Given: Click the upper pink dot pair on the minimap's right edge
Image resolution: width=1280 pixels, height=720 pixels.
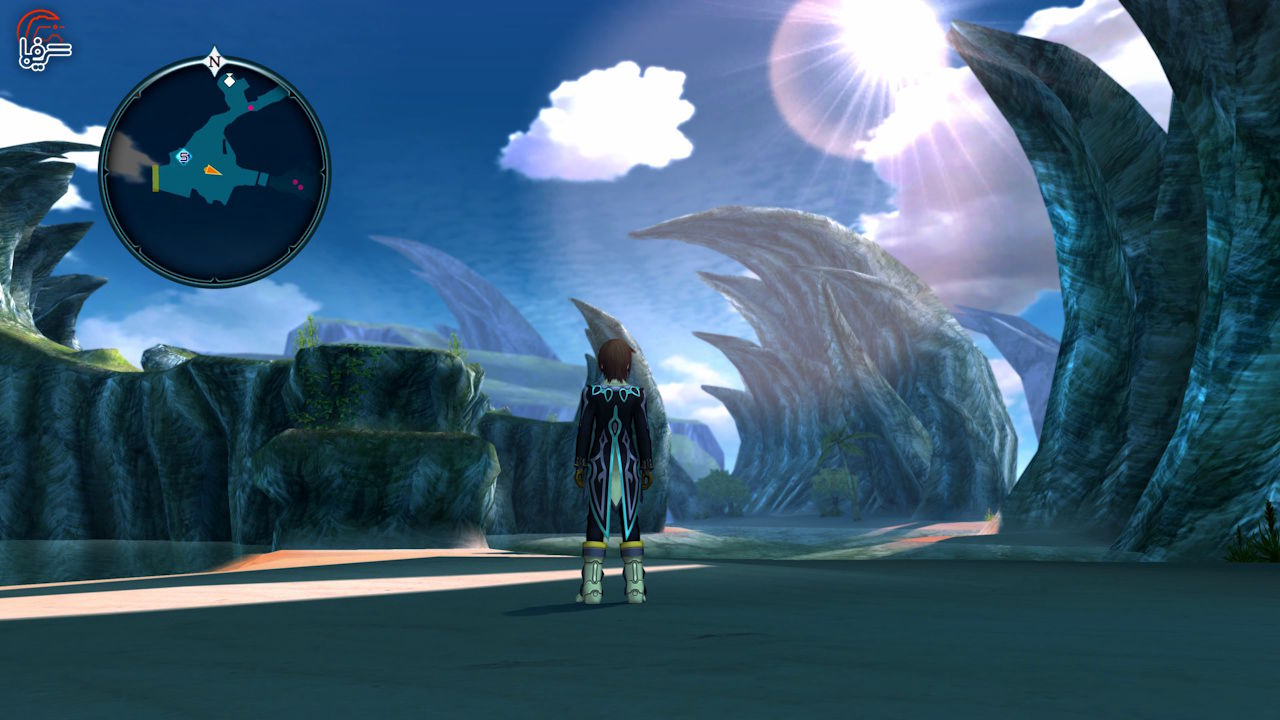Looking at the screenshot, I should click(294, 182).
